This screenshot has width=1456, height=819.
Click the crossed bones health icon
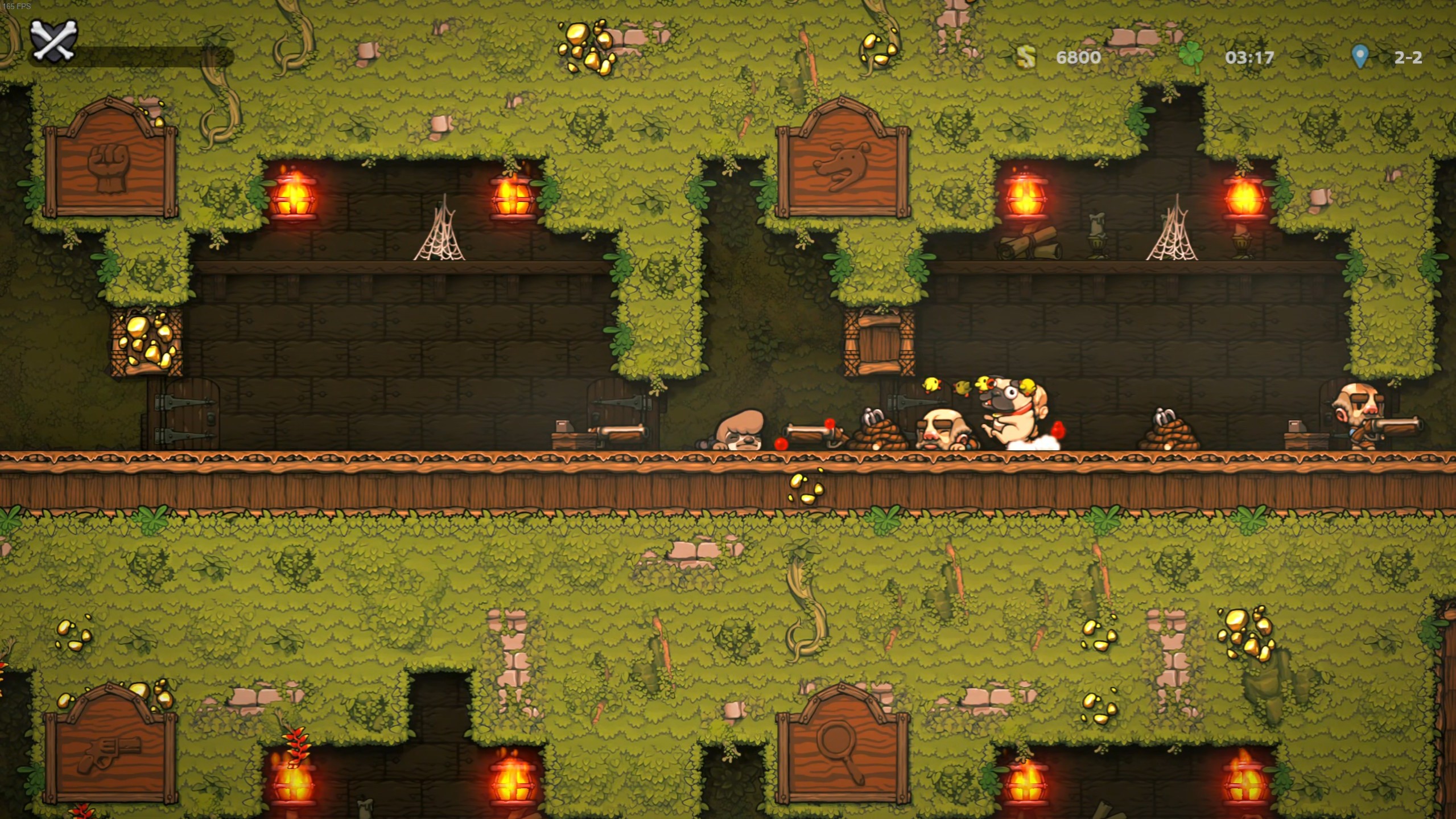click(x=55, y=41)
